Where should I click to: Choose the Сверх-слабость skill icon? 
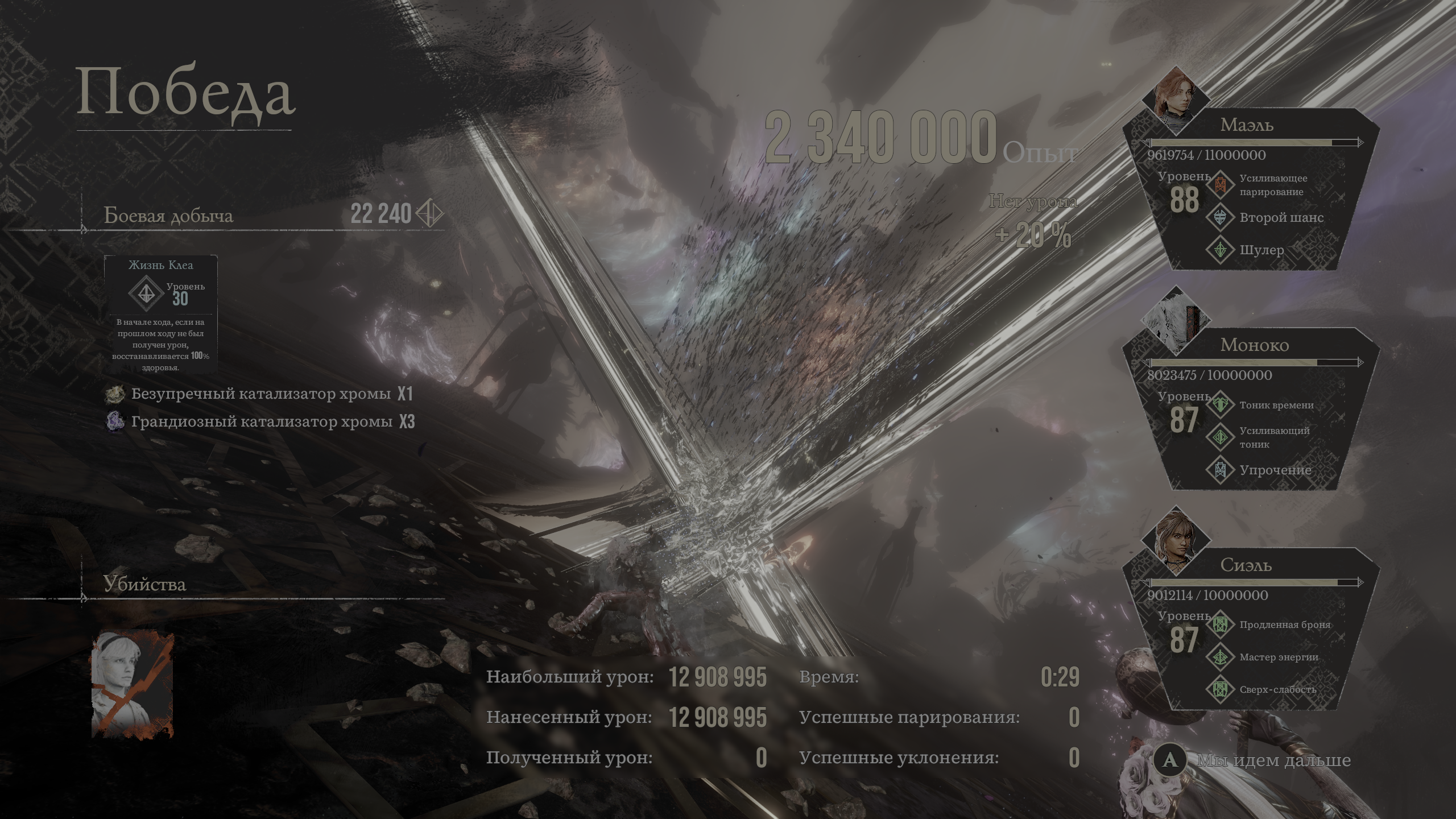point(1220,689)
